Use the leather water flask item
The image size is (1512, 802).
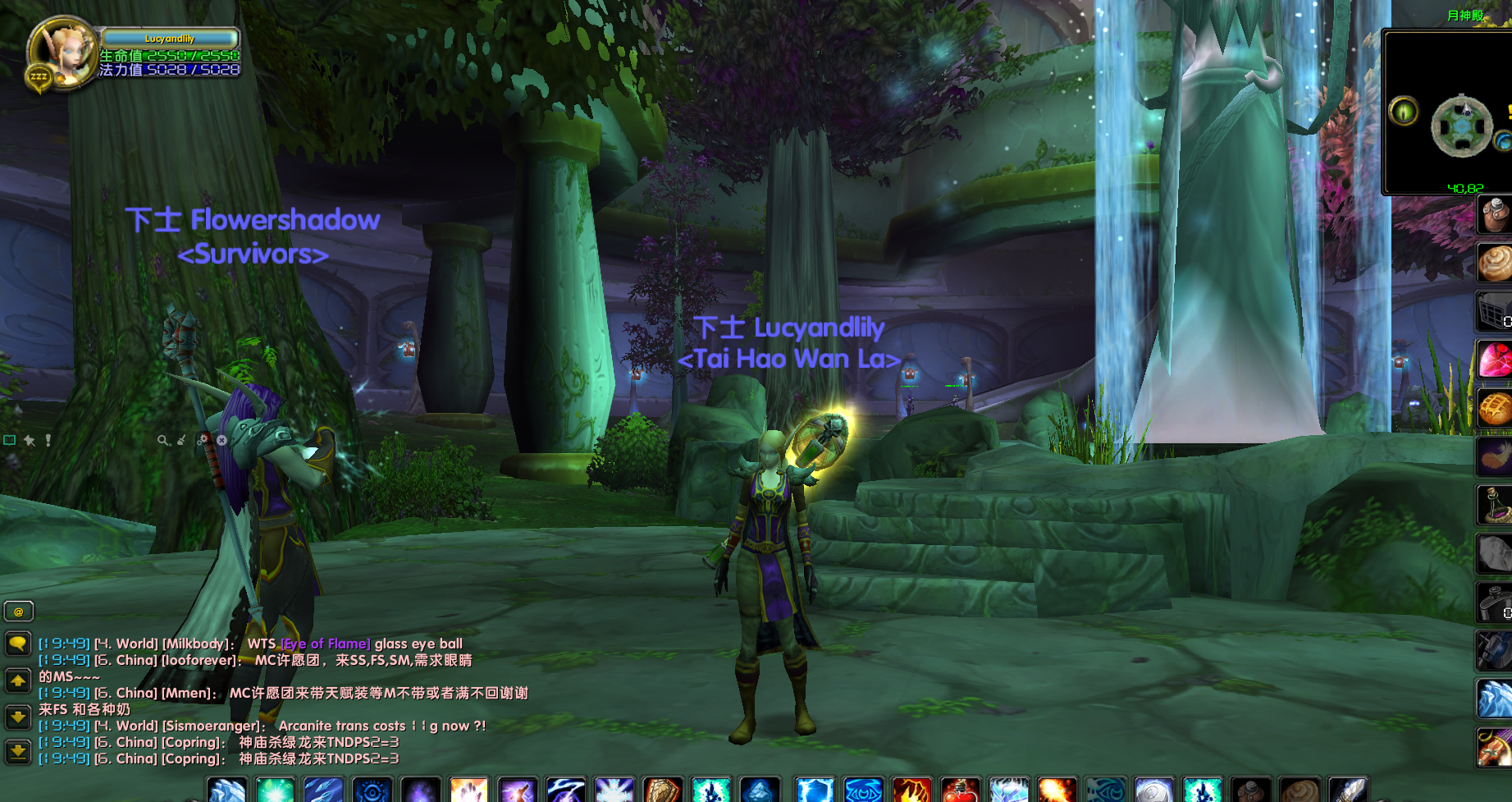point(1494,215)
